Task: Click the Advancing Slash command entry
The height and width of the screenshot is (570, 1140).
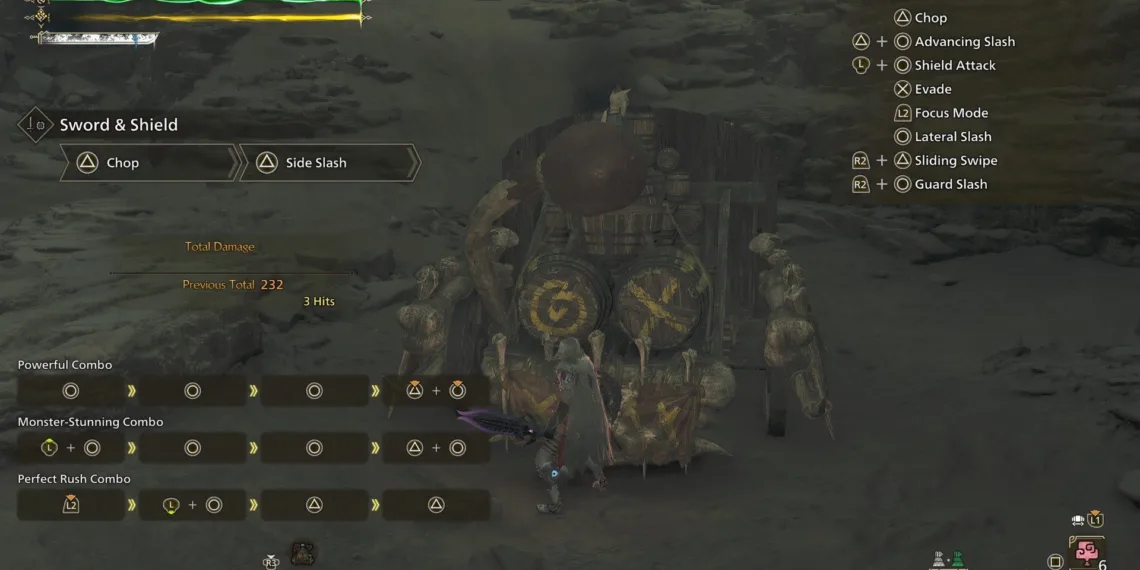Action: pyautogui.click(x=964, y=42)
